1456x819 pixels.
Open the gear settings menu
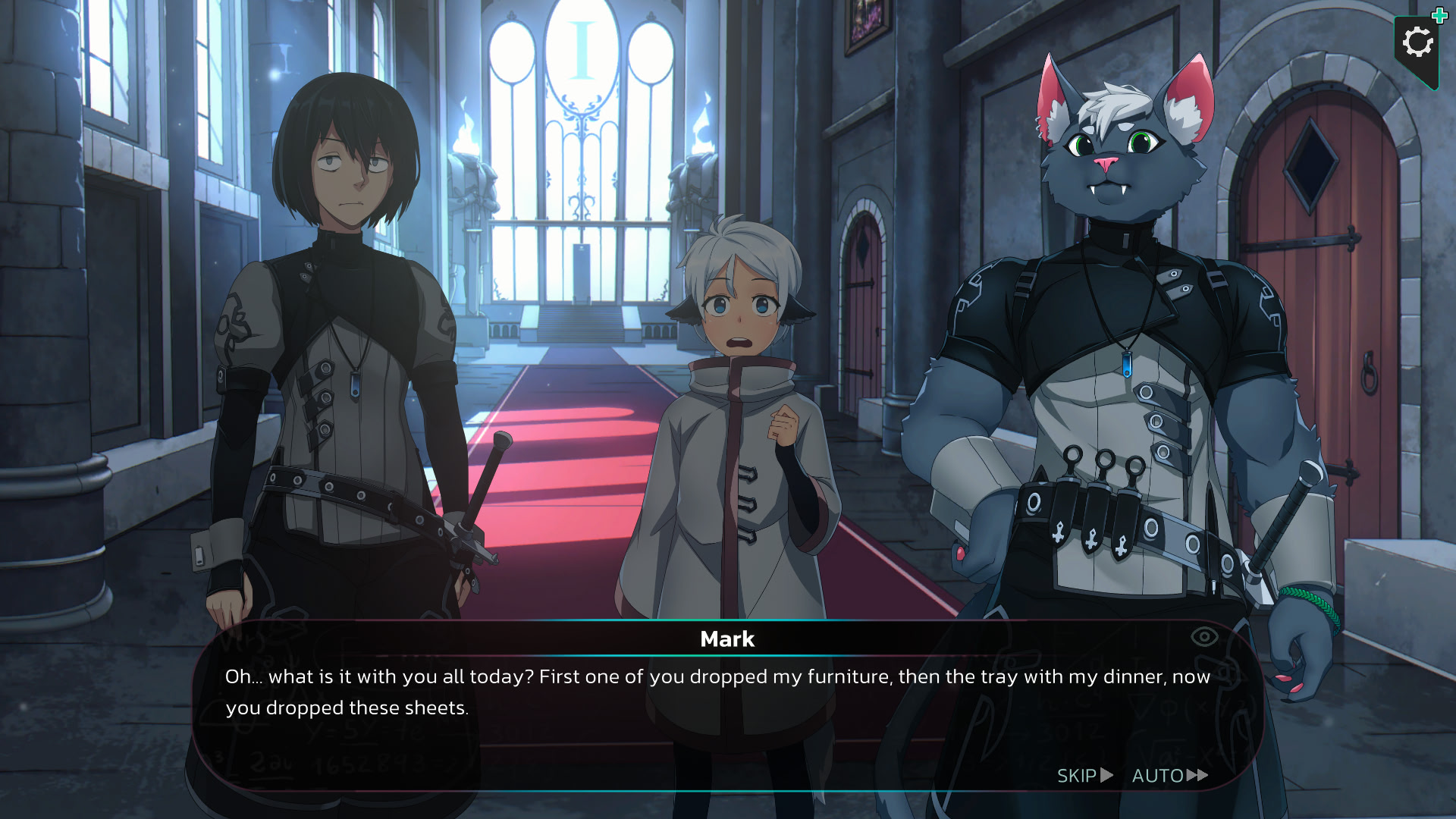pos(1417,43)
